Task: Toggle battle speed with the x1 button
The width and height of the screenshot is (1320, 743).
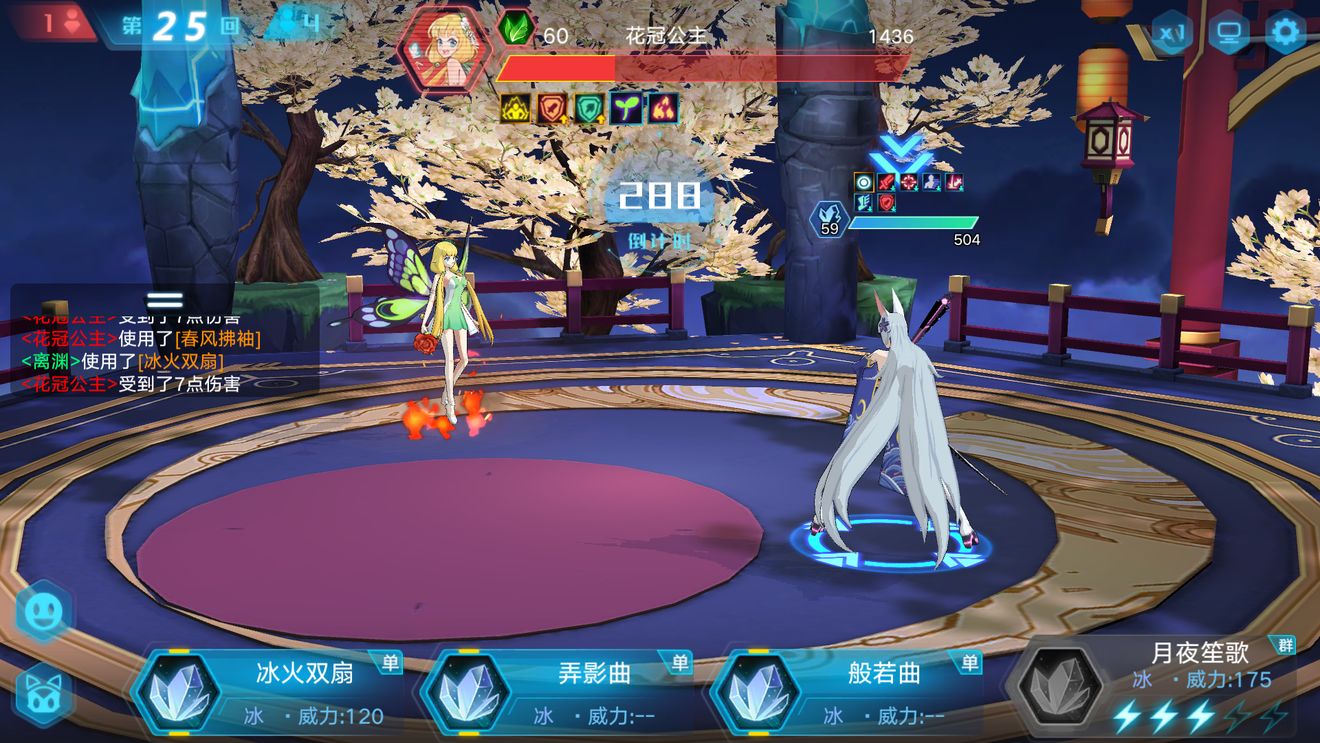Action: (1172, 32)
